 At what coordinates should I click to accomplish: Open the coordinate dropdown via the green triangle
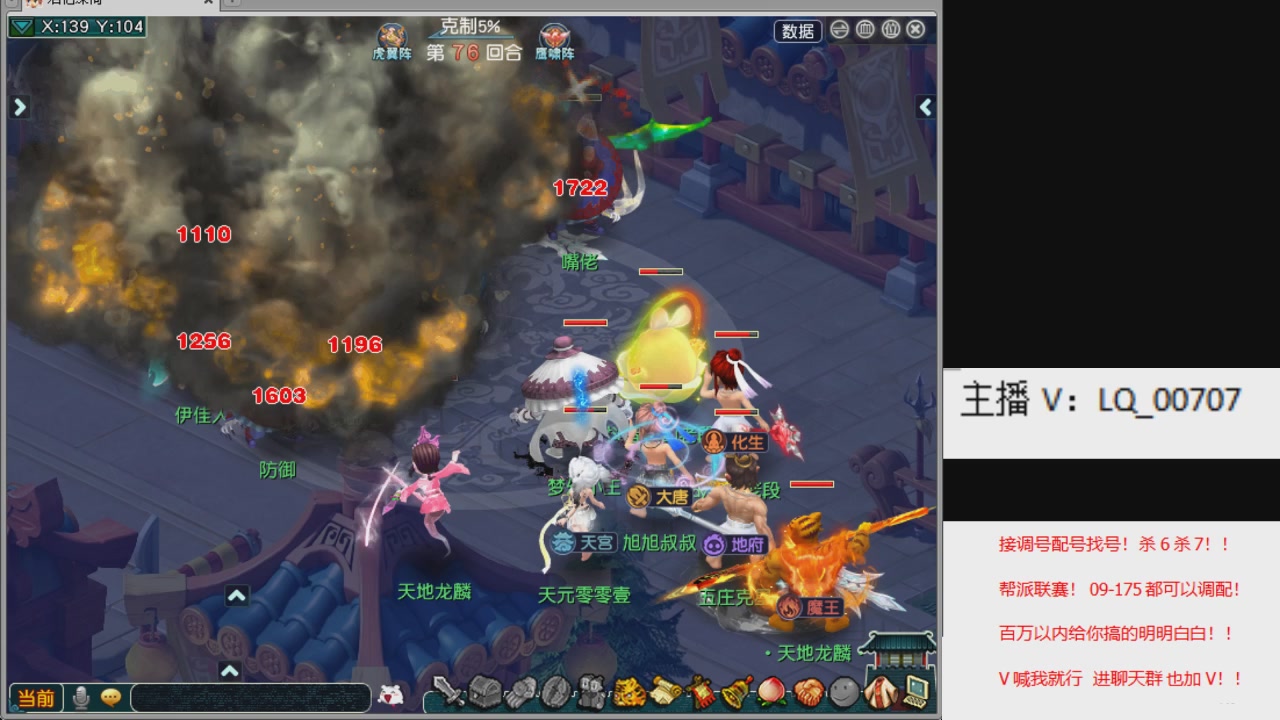pyautogui.click(x=21, y=24)
